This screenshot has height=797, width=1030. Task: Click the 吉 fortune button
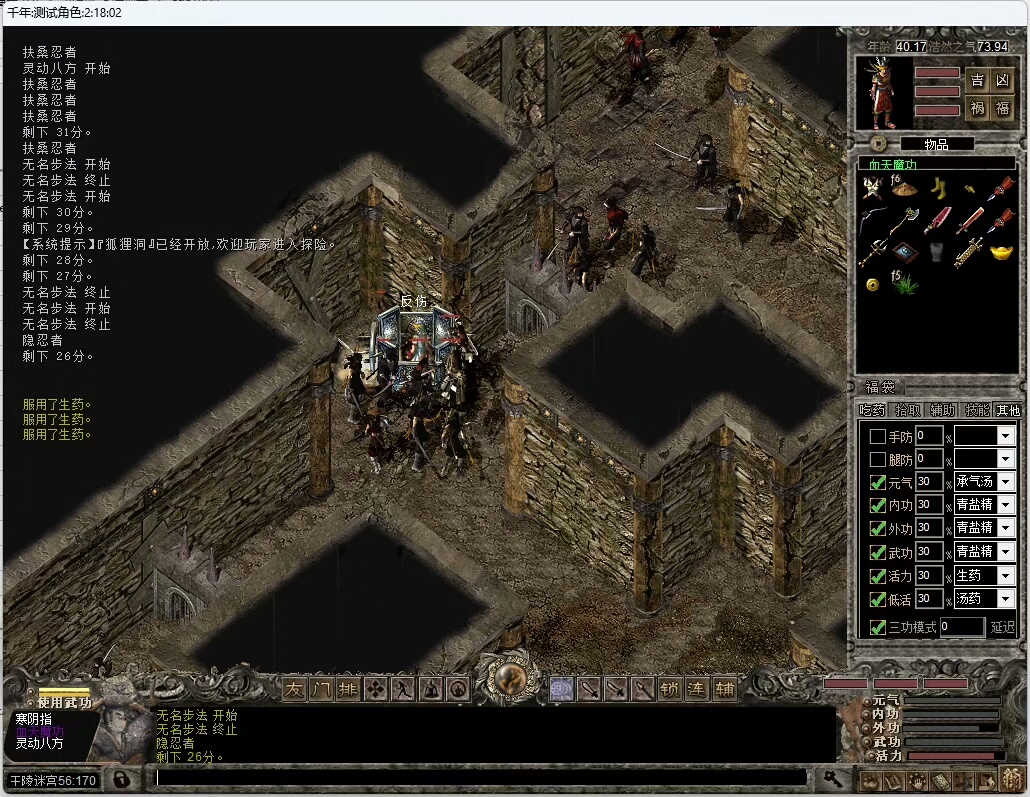coord(977,81)
